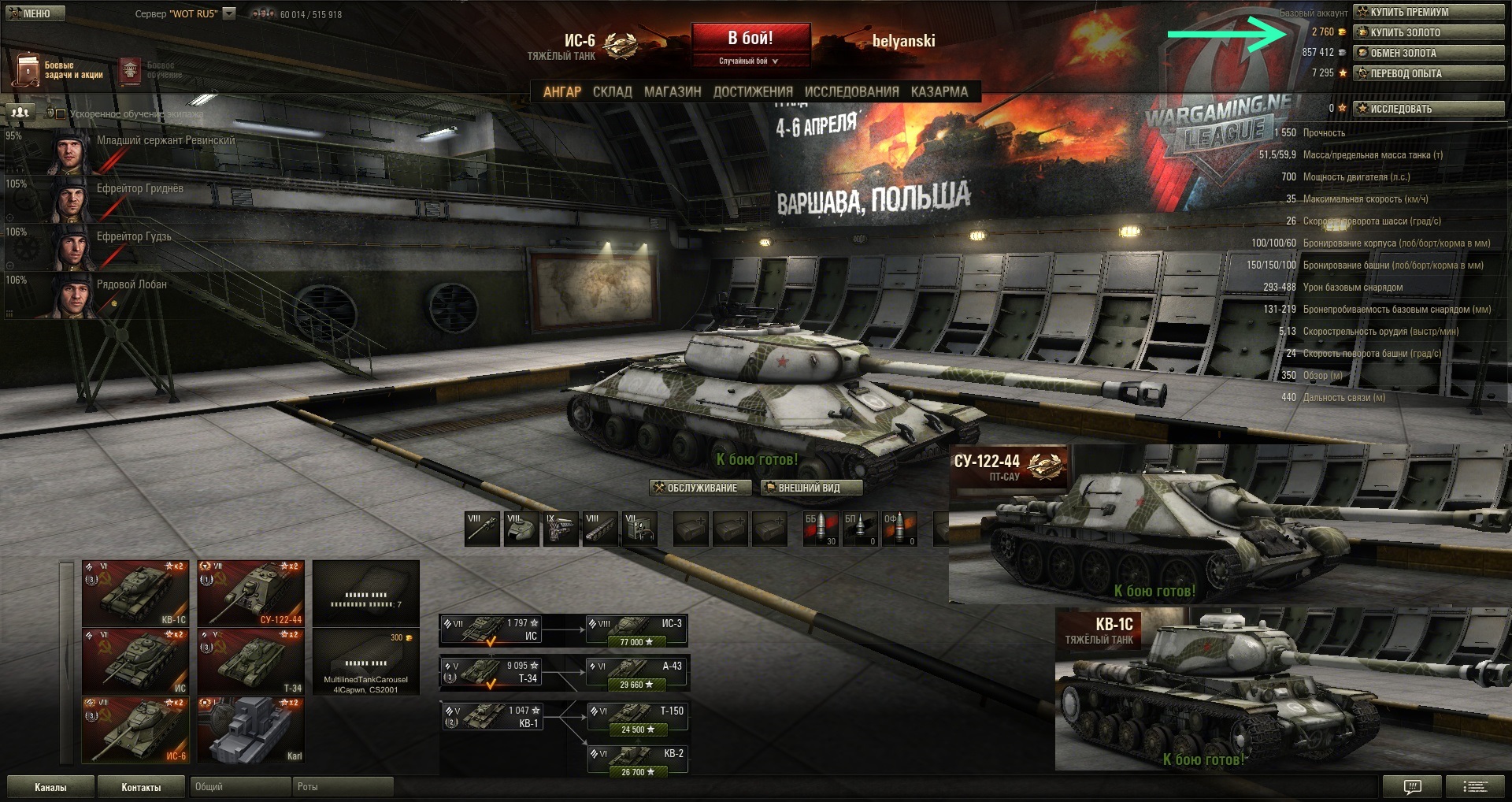Viewport: 1512px width, 802px height.
Task: Switch to the СКЛАД tab
Action: [x=612, y=92]
